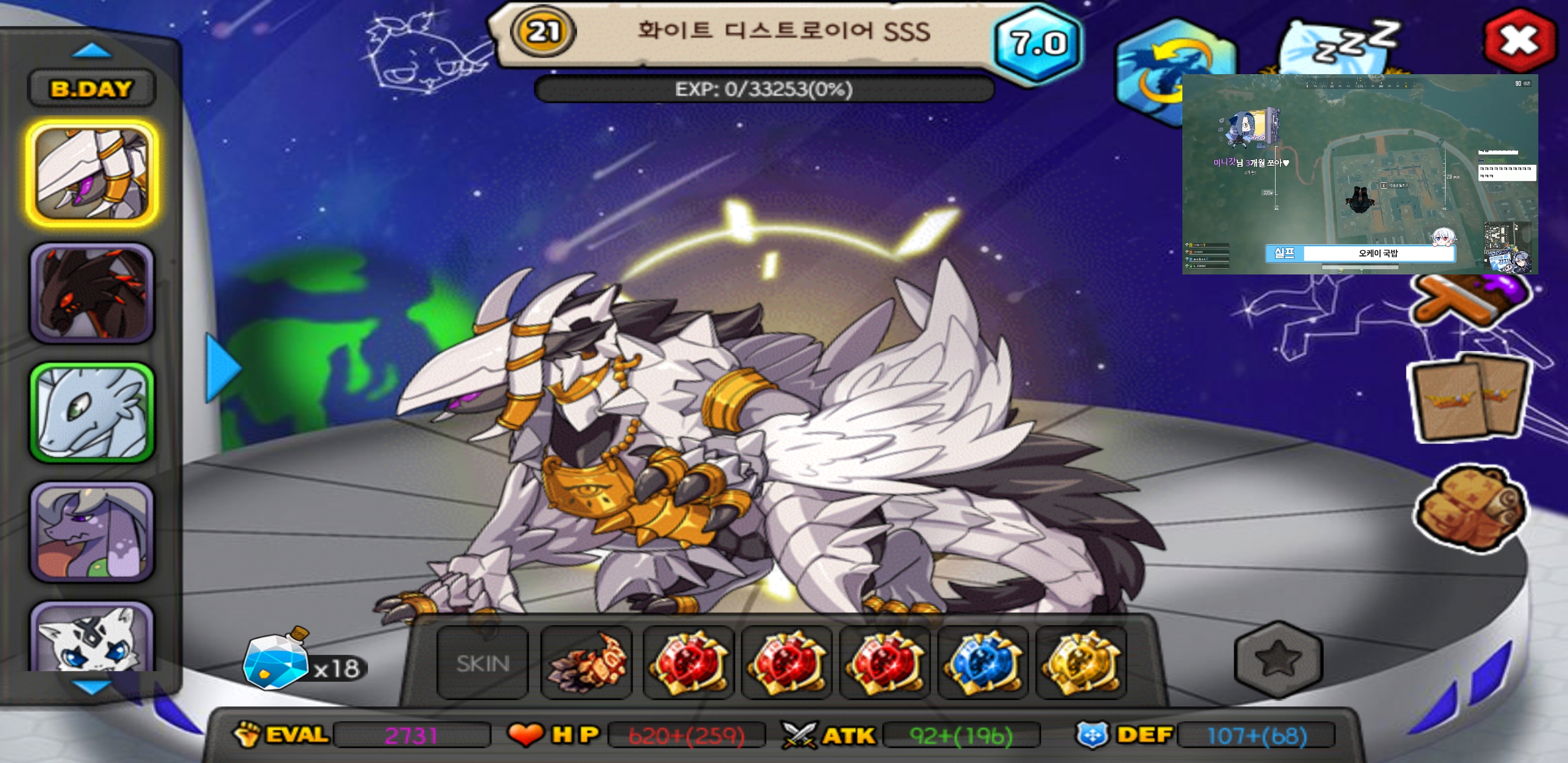
Task: Open the stream picture-in-picture overlay
Action: tap(1359, 174)
